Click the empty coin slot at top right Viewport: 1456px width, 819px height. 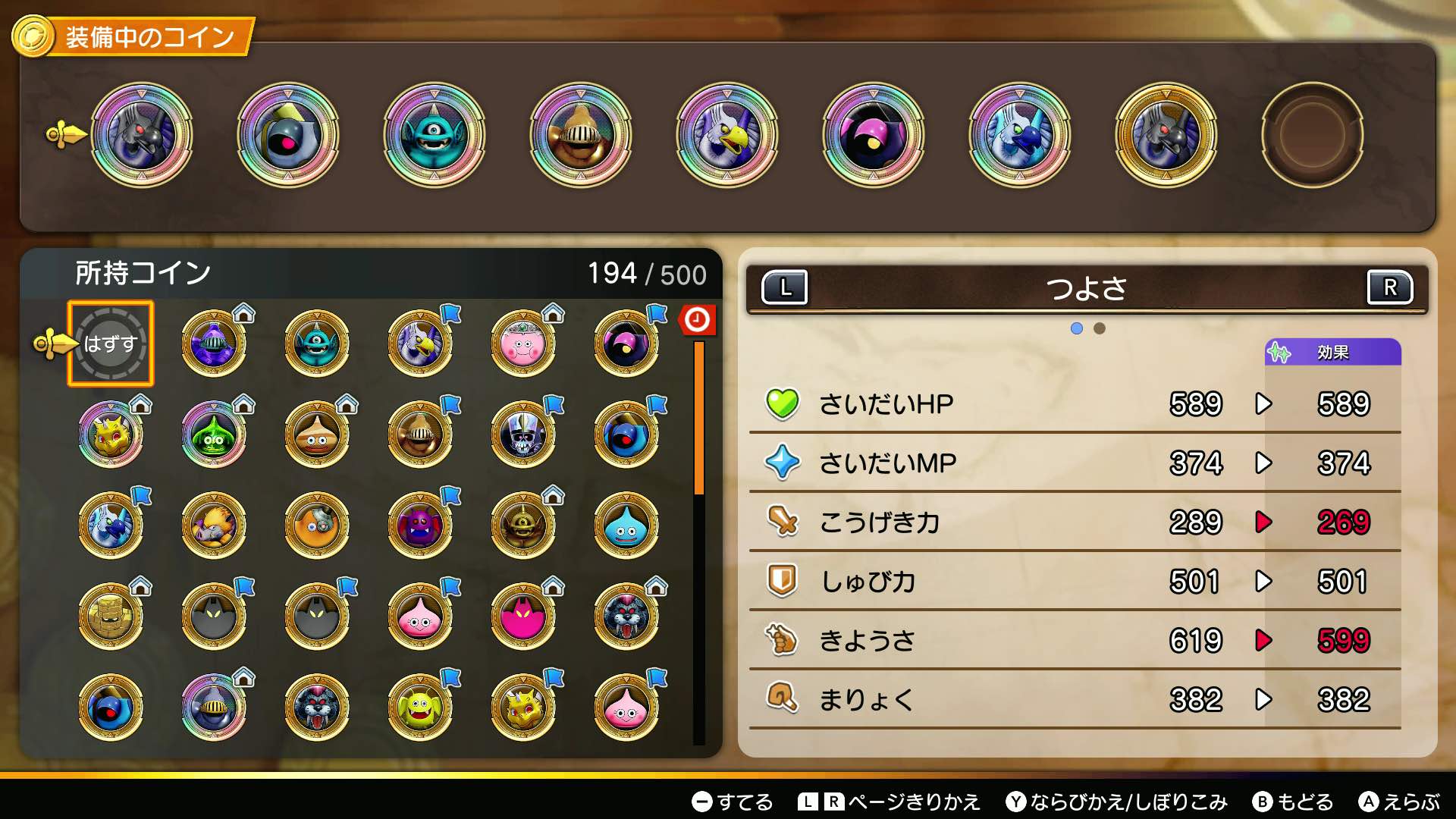click(1312, 136)
